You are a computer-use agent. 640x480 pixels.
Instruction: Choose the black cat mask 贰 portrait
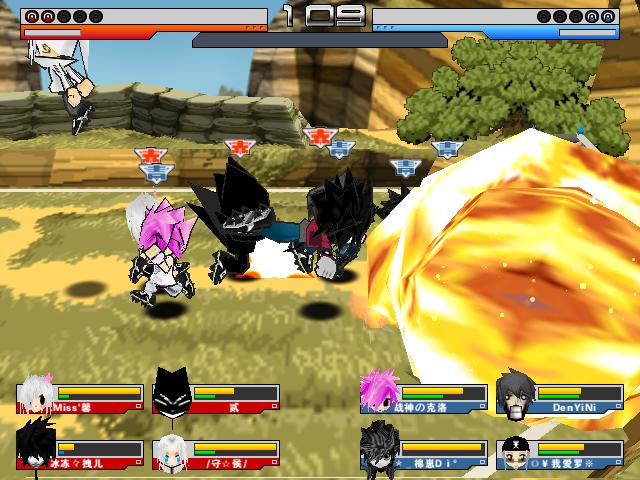(171, 393)
